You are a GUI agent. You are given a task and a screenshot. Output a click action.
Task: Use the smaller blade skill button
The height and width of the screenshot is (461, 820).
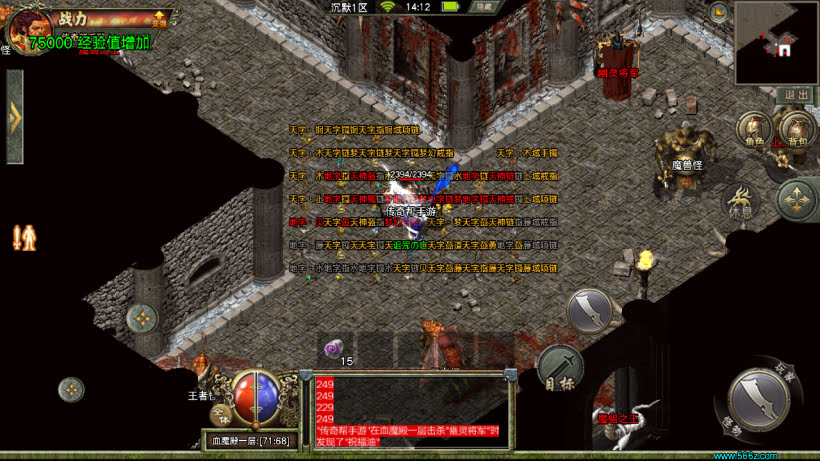point(590,311)
